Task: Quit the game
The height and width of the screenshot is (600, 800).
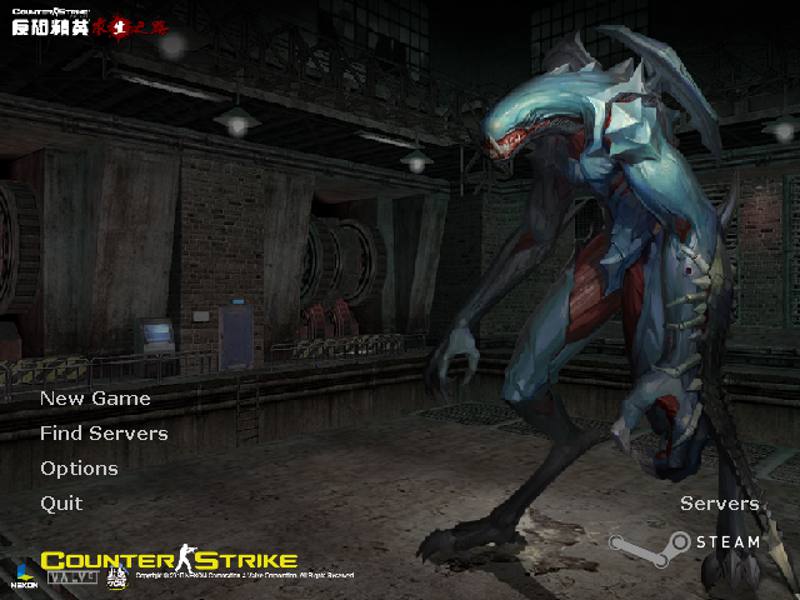Action: (x=61, y=503)
